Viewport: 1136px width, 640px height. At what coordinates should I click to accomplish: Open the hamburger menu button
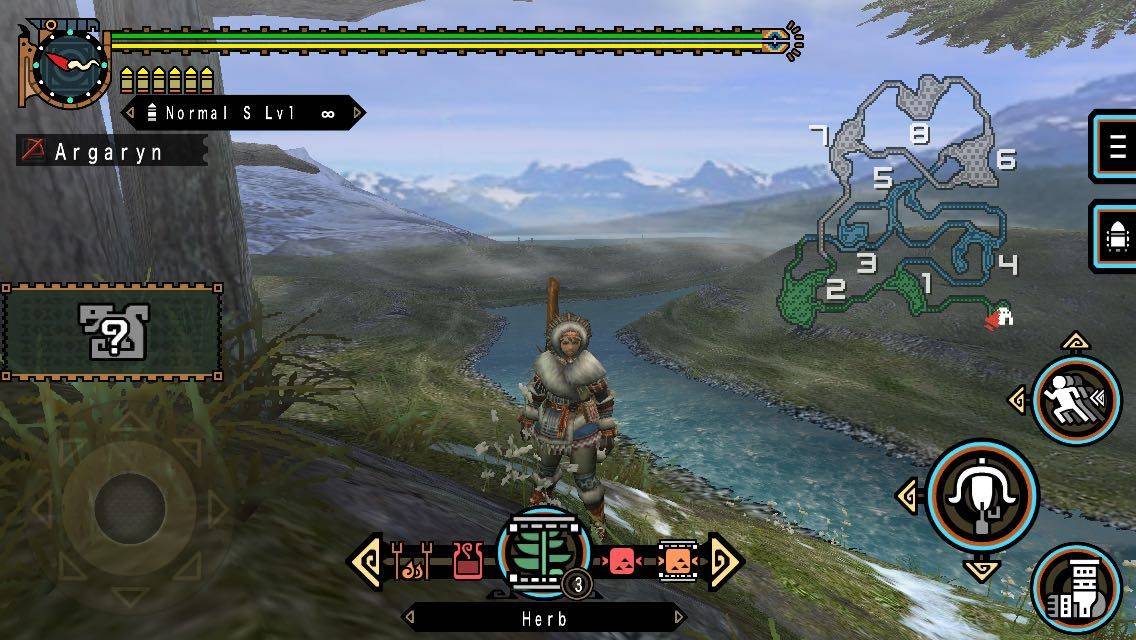1114,147
